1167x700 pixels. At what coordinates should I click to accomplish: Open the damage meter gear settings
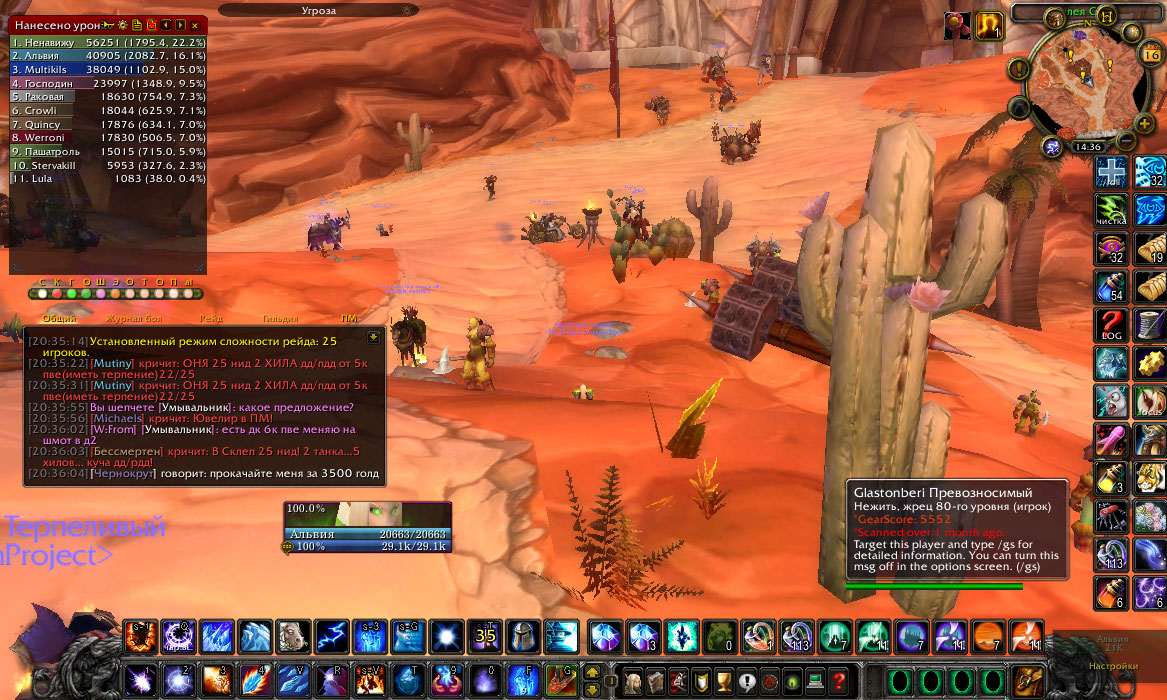coord(123,24)
